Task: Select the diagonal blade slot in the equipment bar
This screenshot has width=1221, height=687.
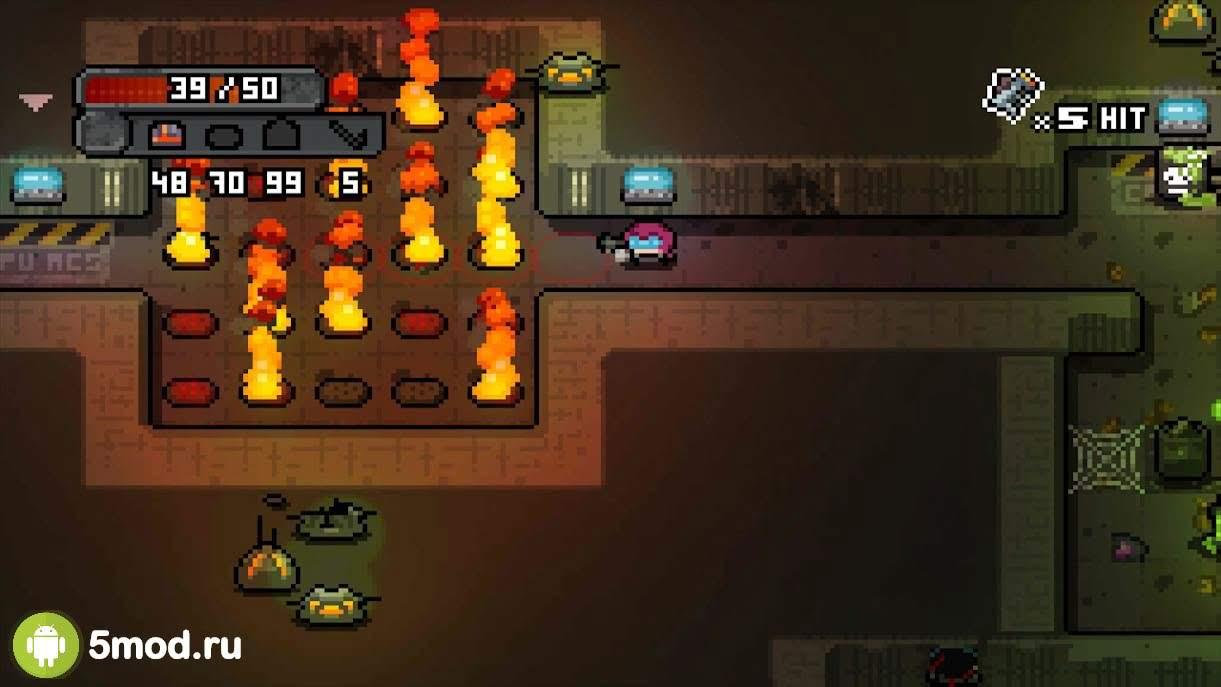Action: [x=346, y=135]
